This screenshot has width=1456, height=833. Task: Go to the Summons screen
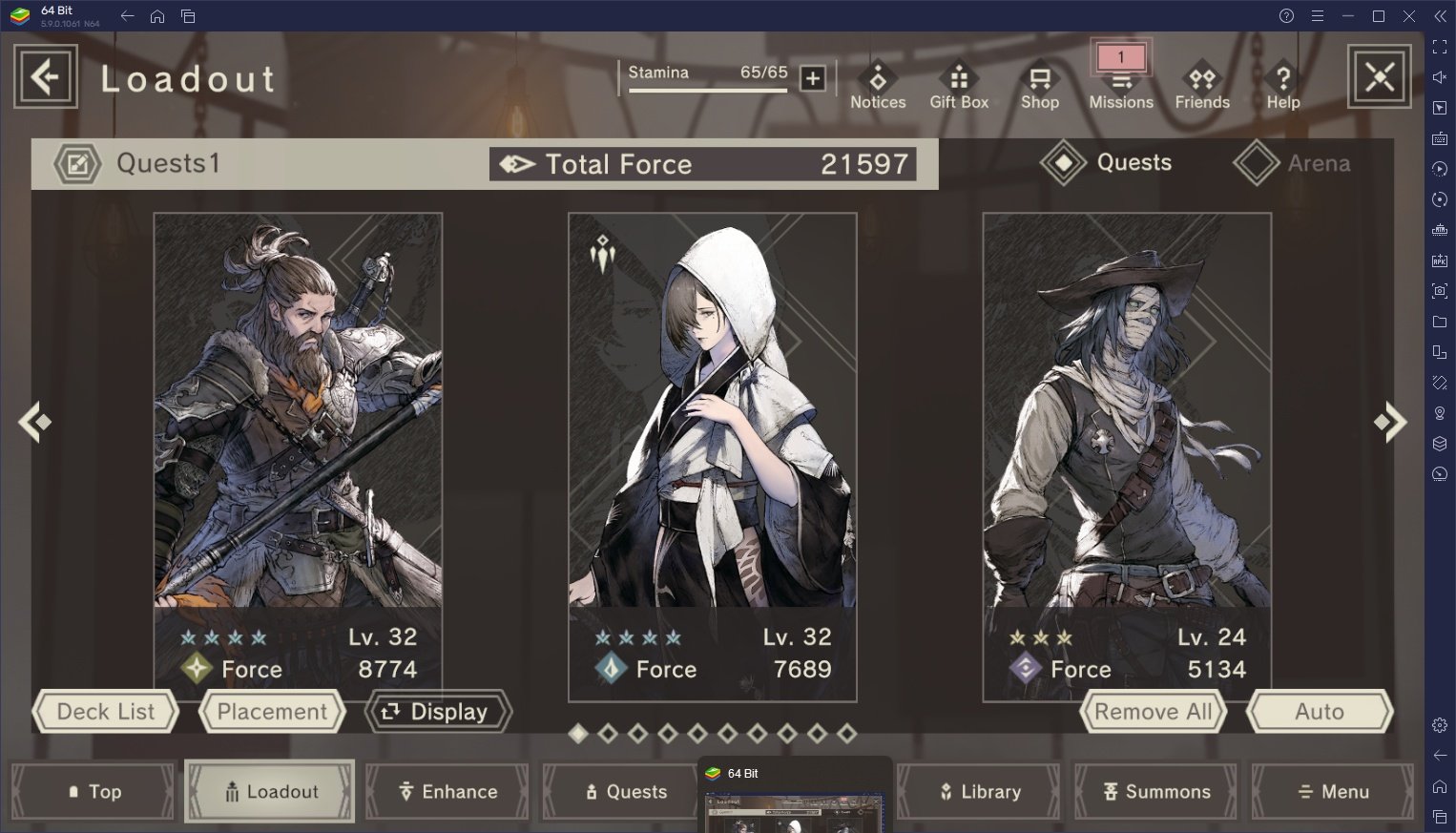(1156, 791)
